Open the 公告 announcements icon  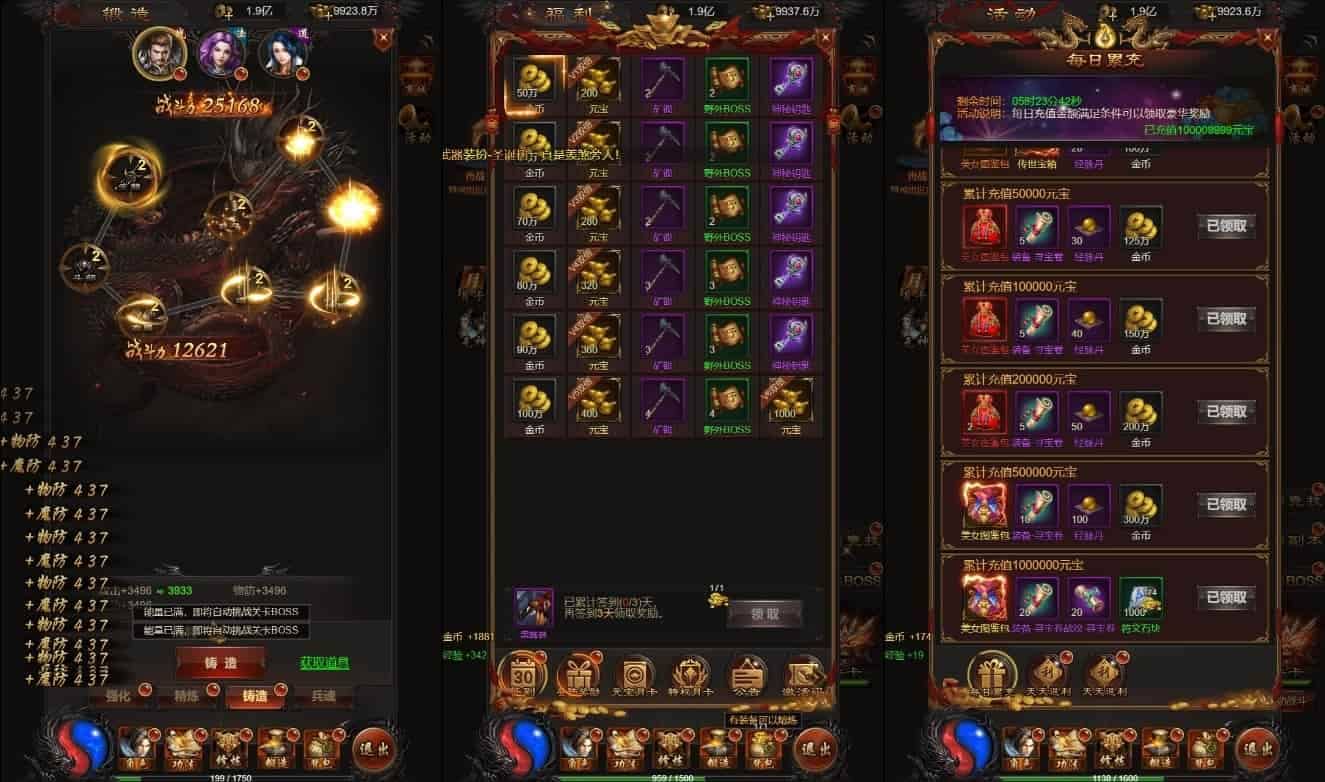pyautogui.click(x=746, y=675)
